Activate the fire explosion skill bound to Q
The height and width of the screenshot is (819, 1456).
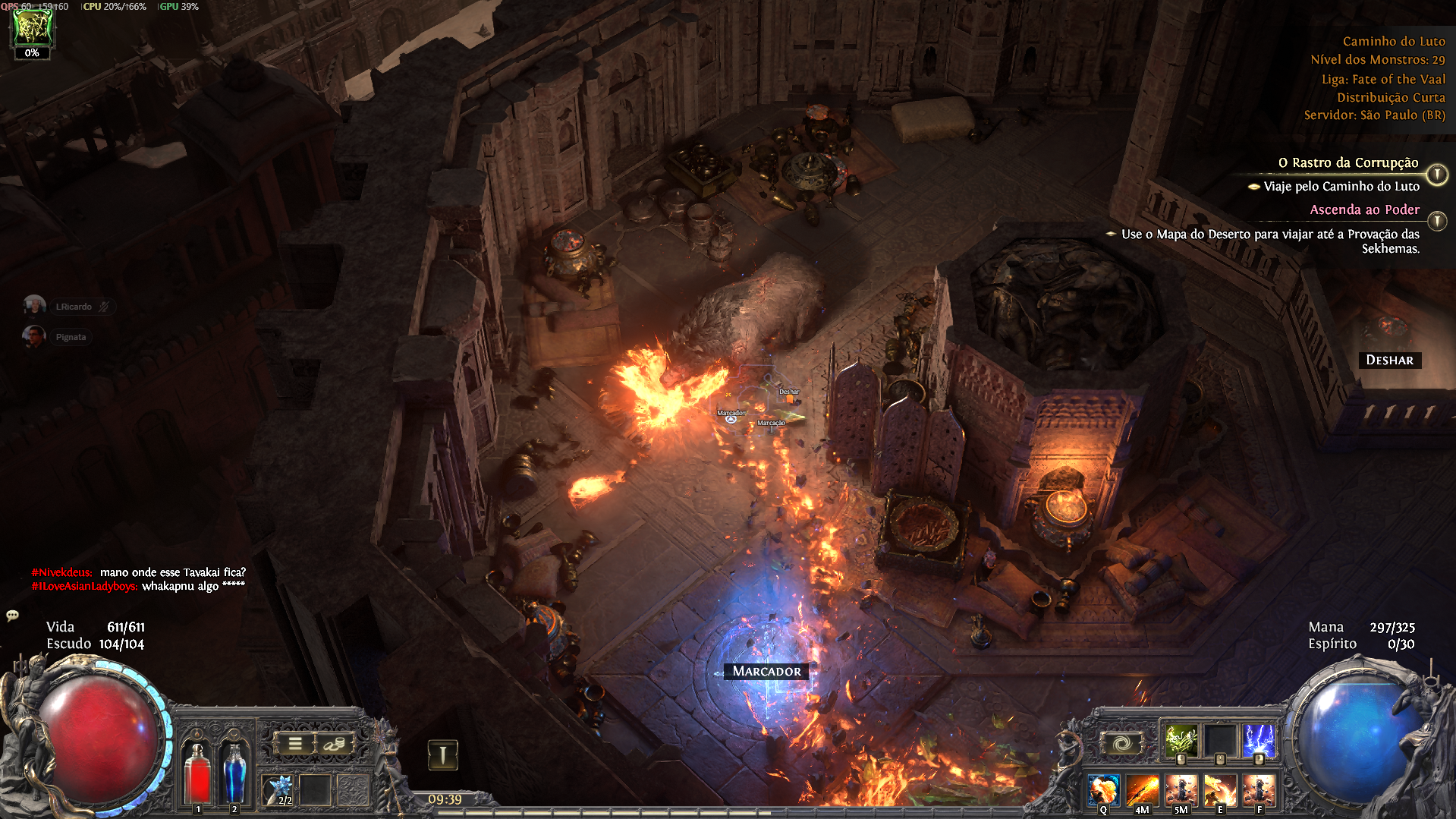click(x=1103, y=790)
